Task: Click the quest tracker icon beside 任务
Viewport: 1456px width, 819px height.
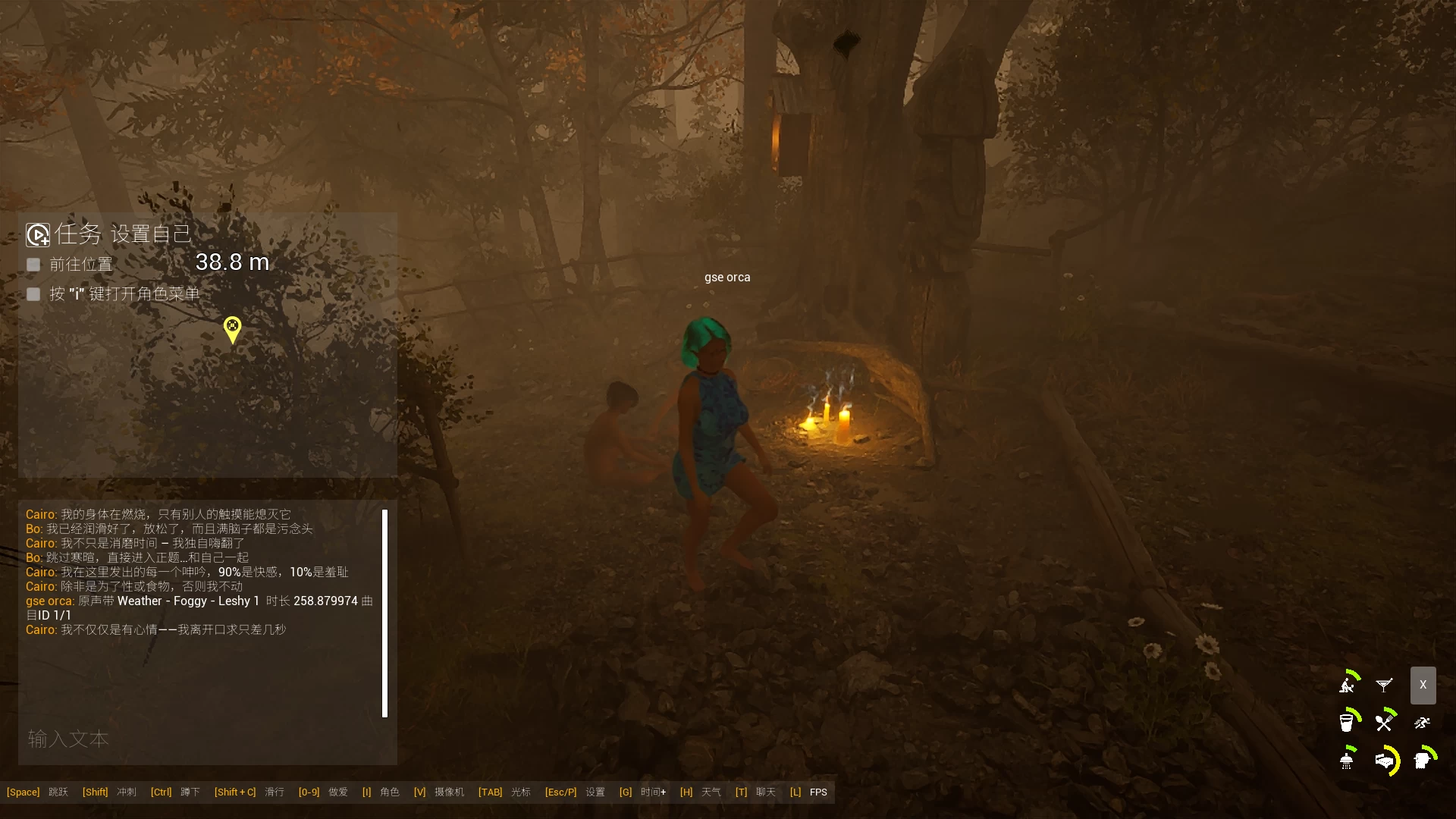Action: pyautogui.click(x=38, y=234)
